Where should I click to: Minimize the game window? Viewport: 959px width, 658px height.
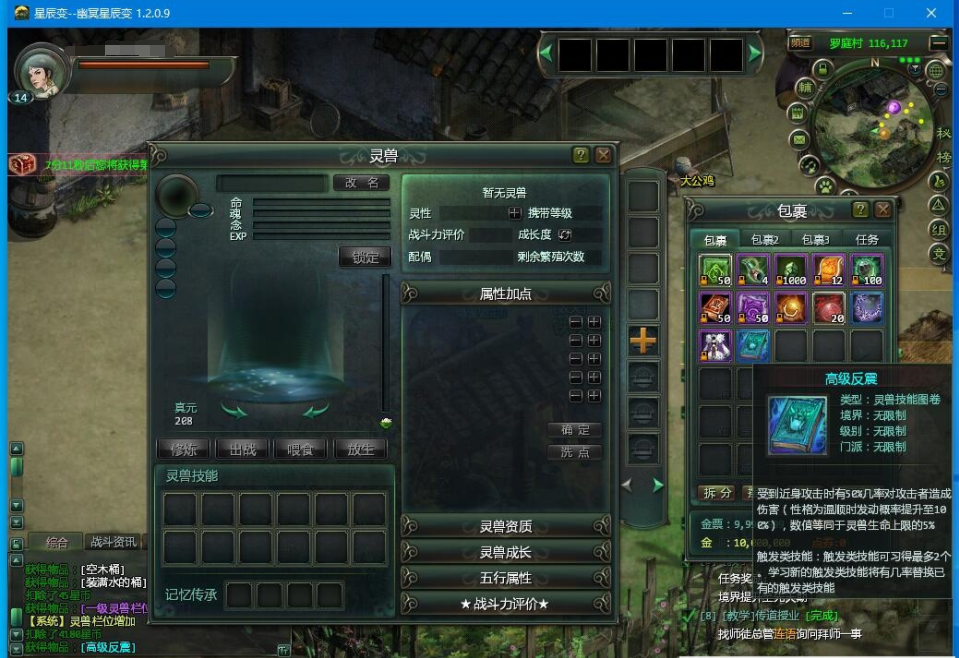[x=847, y=13]
